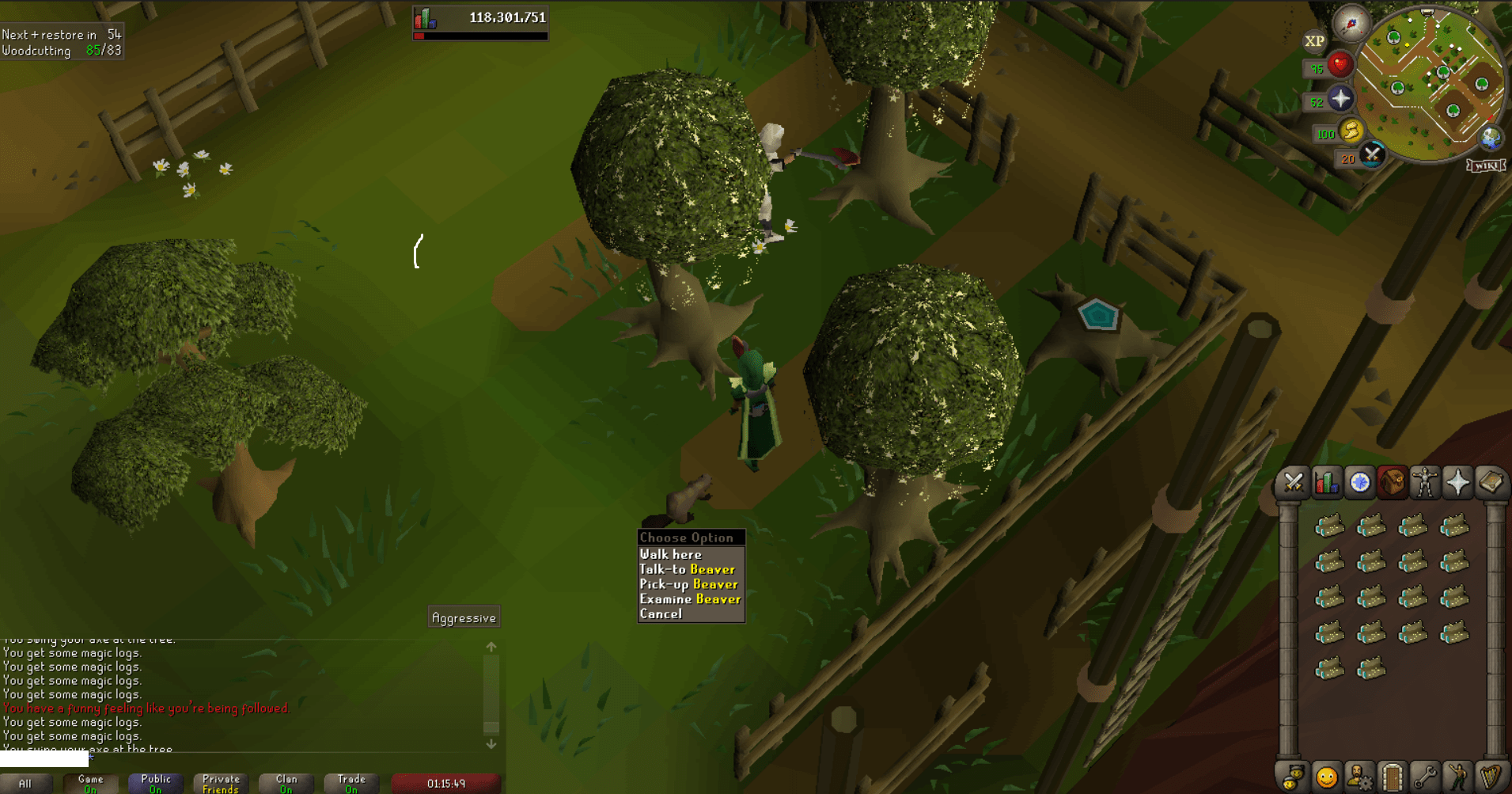Click the Logout door icon
The width and height of the screenshot is (1512, 794).
(x=1393, y=777)
